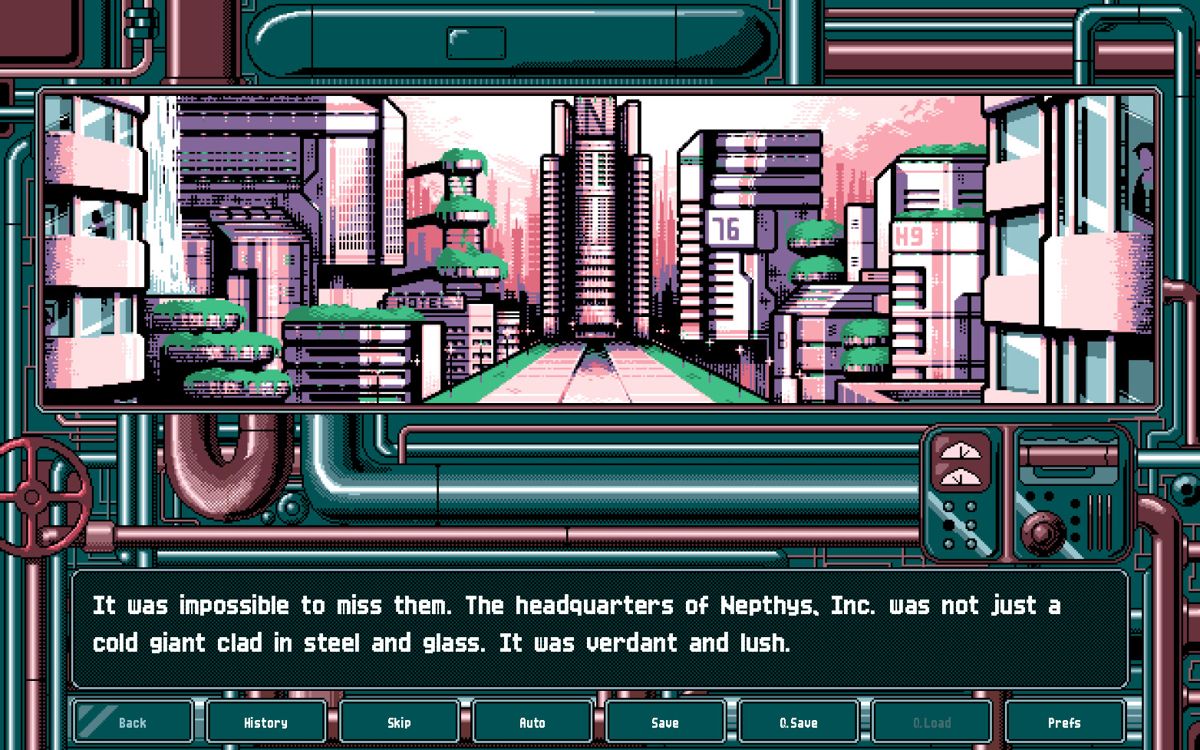
Task: Go back using the Back button
Action: (132, 722)
